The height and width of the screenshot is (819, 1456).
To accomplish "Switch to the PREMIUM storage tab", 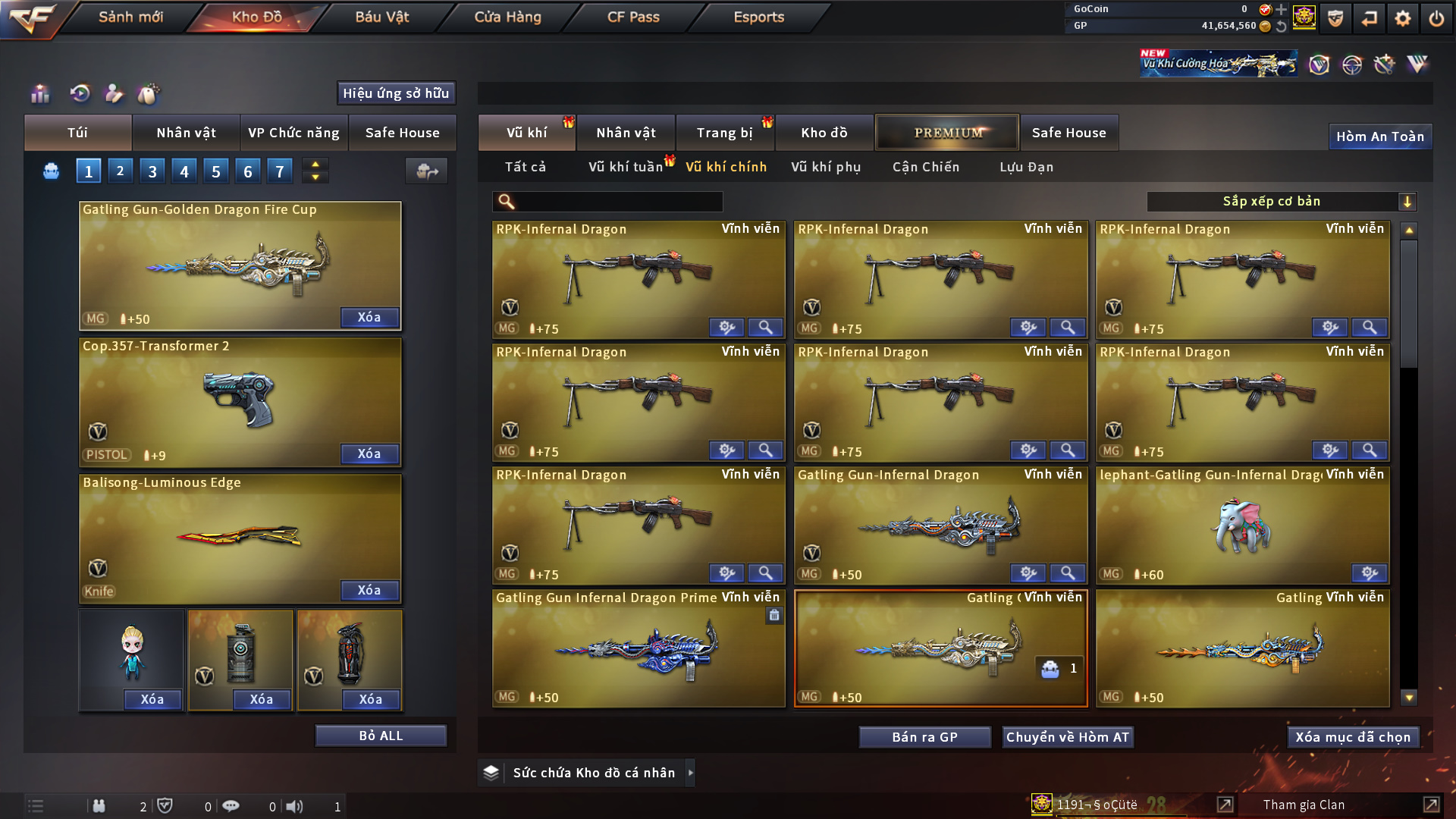I will tap(948, 133).
